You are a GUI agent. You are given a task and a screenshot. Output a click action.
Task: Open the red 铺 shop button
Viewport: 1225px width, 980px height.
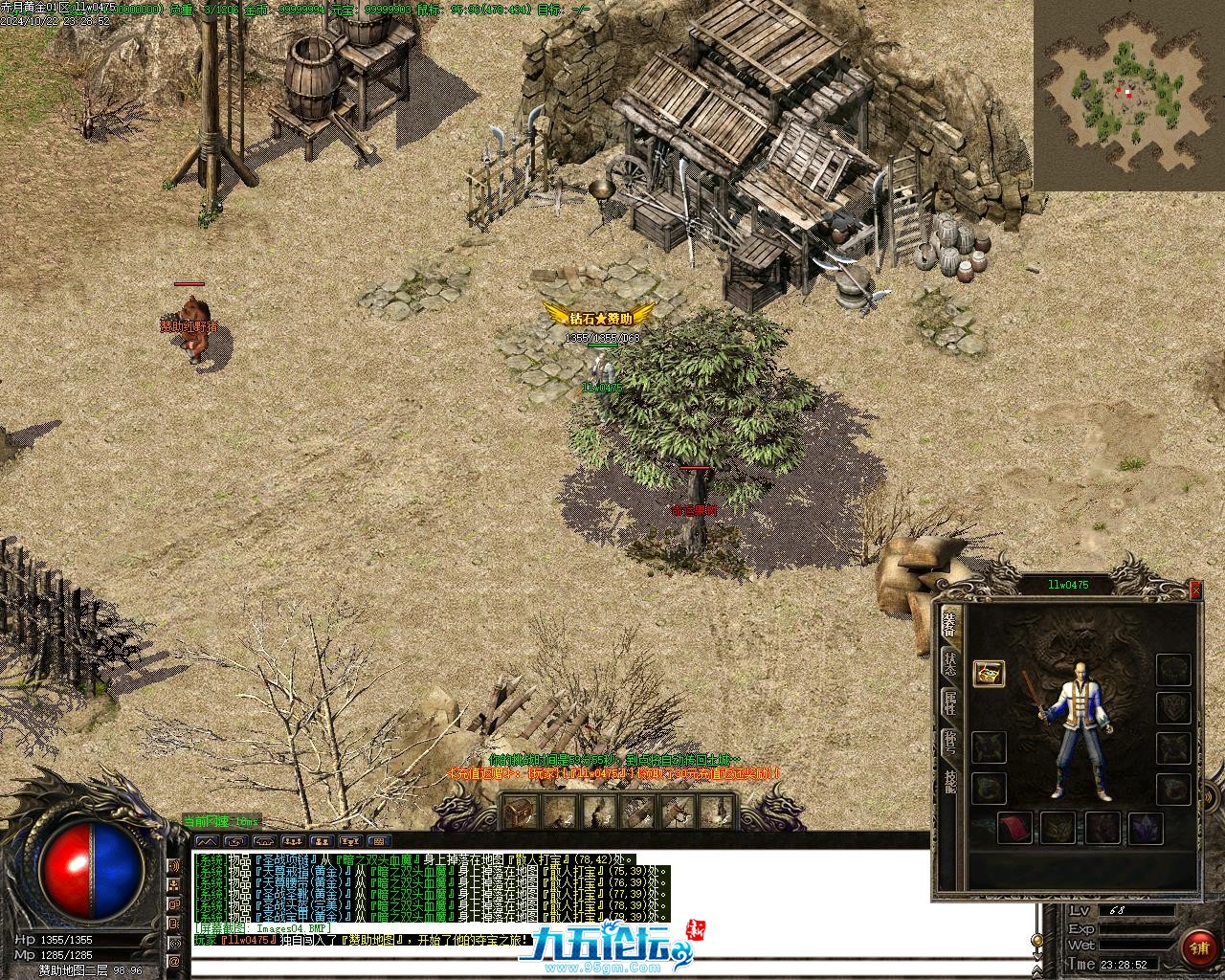point(1198,947)
